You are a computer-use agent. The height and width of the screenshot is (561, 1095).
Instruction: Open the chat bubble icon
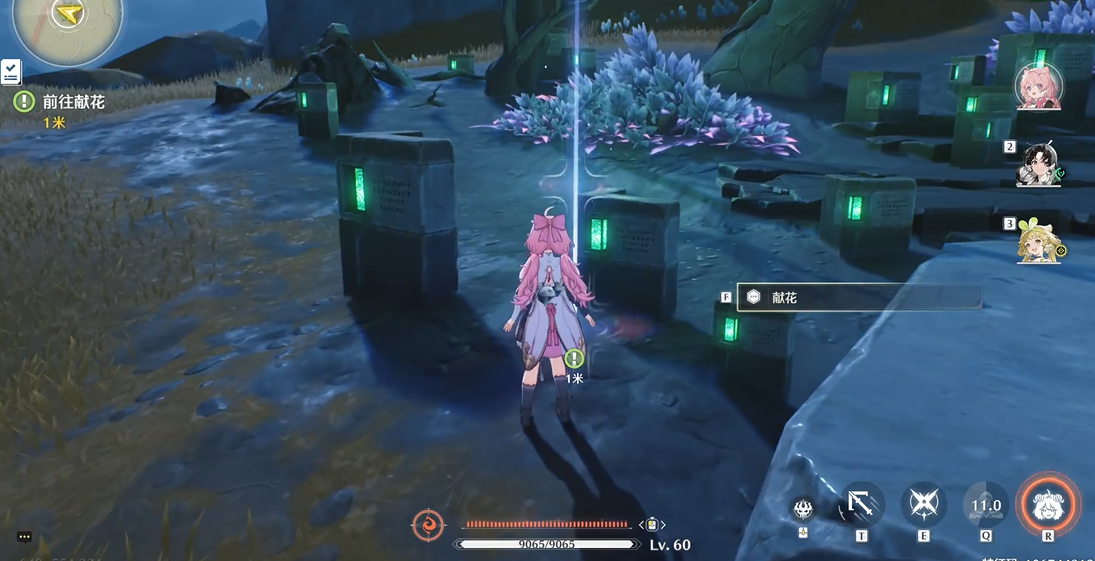25,537
